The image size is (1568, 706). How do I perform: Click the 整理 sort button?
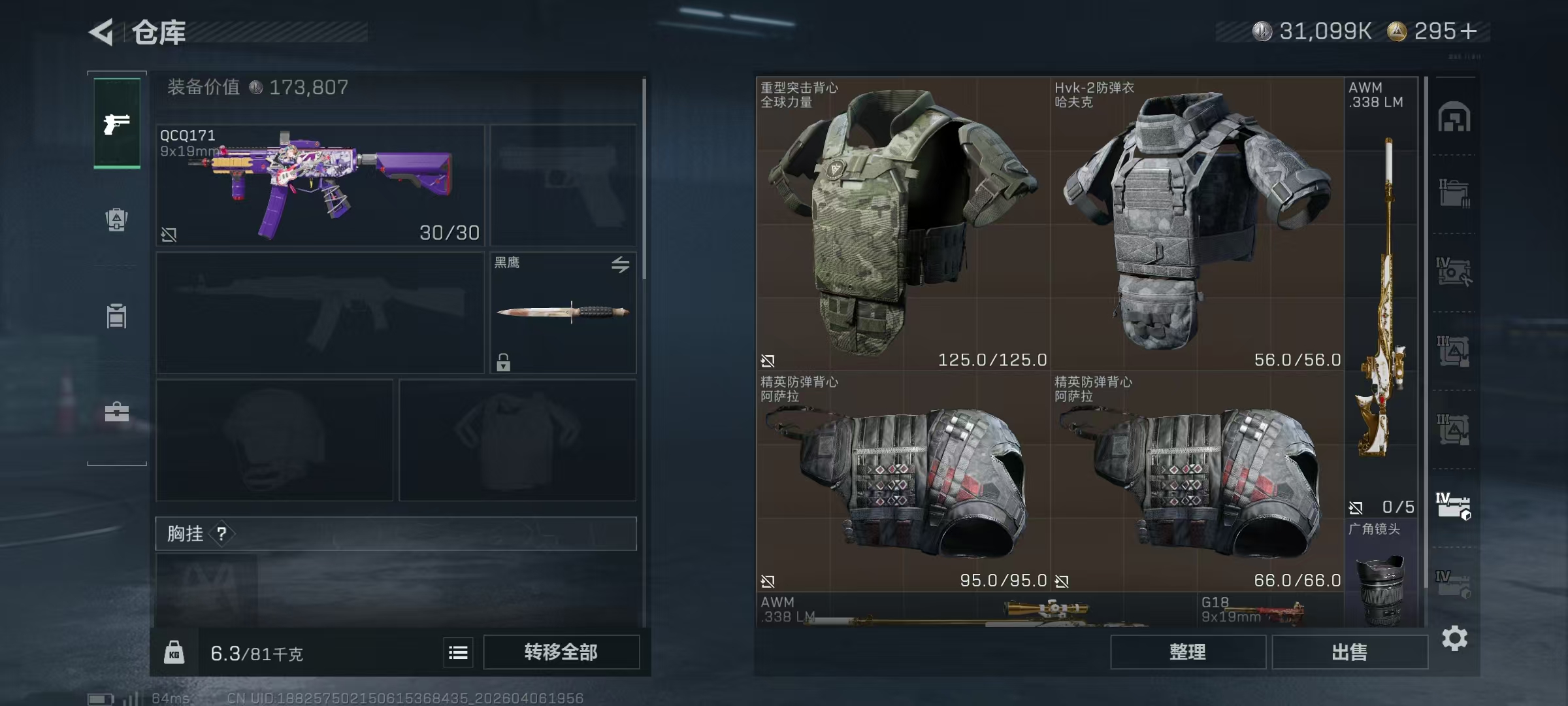coord(1187,652)
